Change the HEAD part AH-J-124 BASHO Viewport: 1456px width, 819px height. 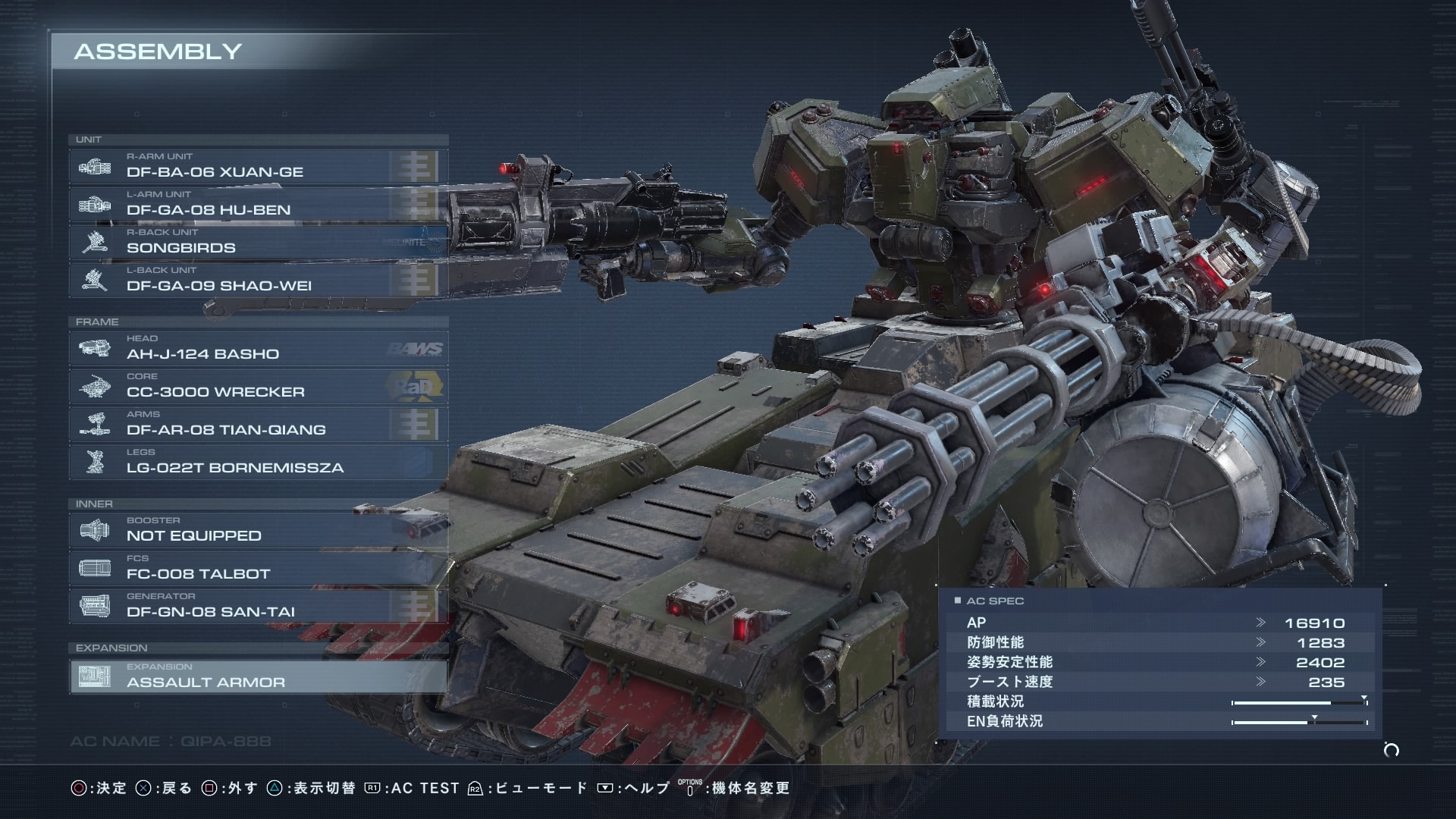258,348
